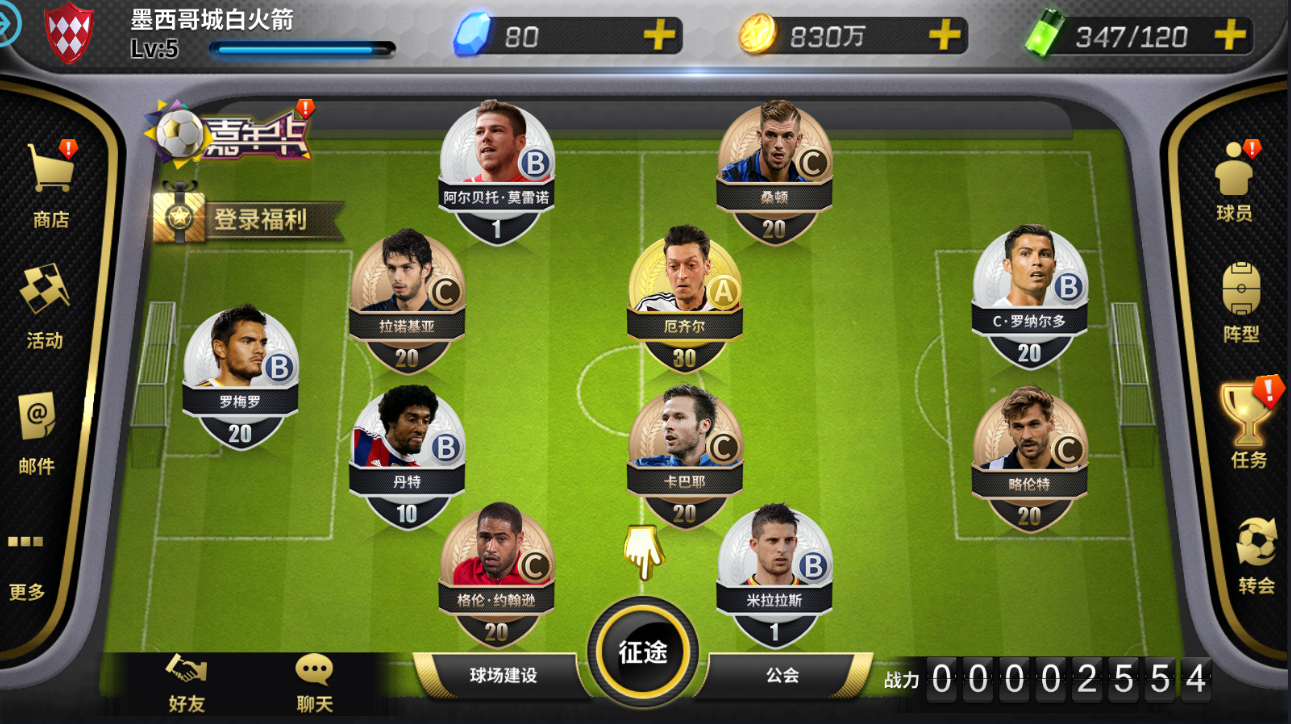
Task: Open the 嘉年华 carnival event banner
Action: (230, 135)
